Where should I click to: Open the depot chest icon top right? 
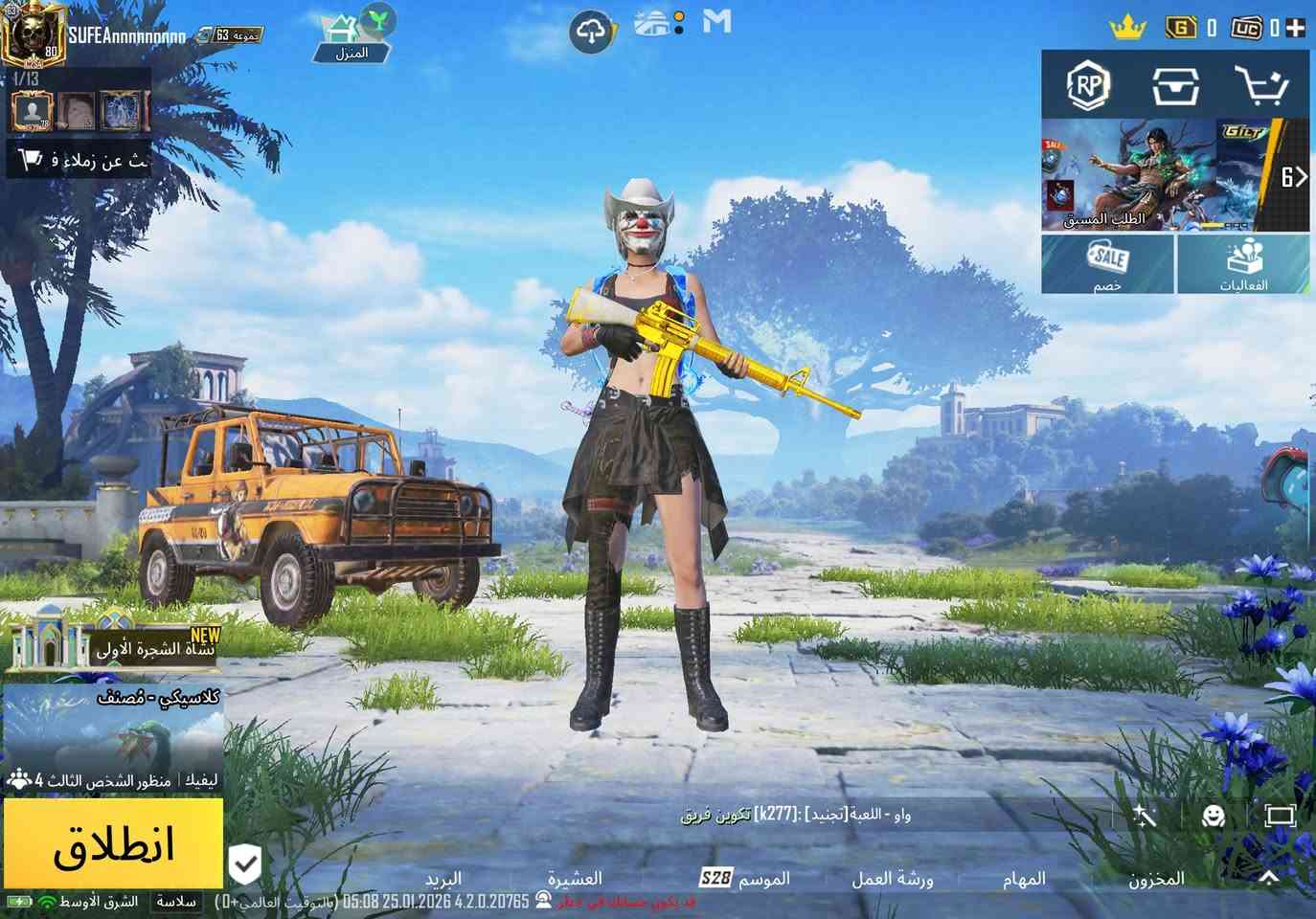(x=1176, y=87)
